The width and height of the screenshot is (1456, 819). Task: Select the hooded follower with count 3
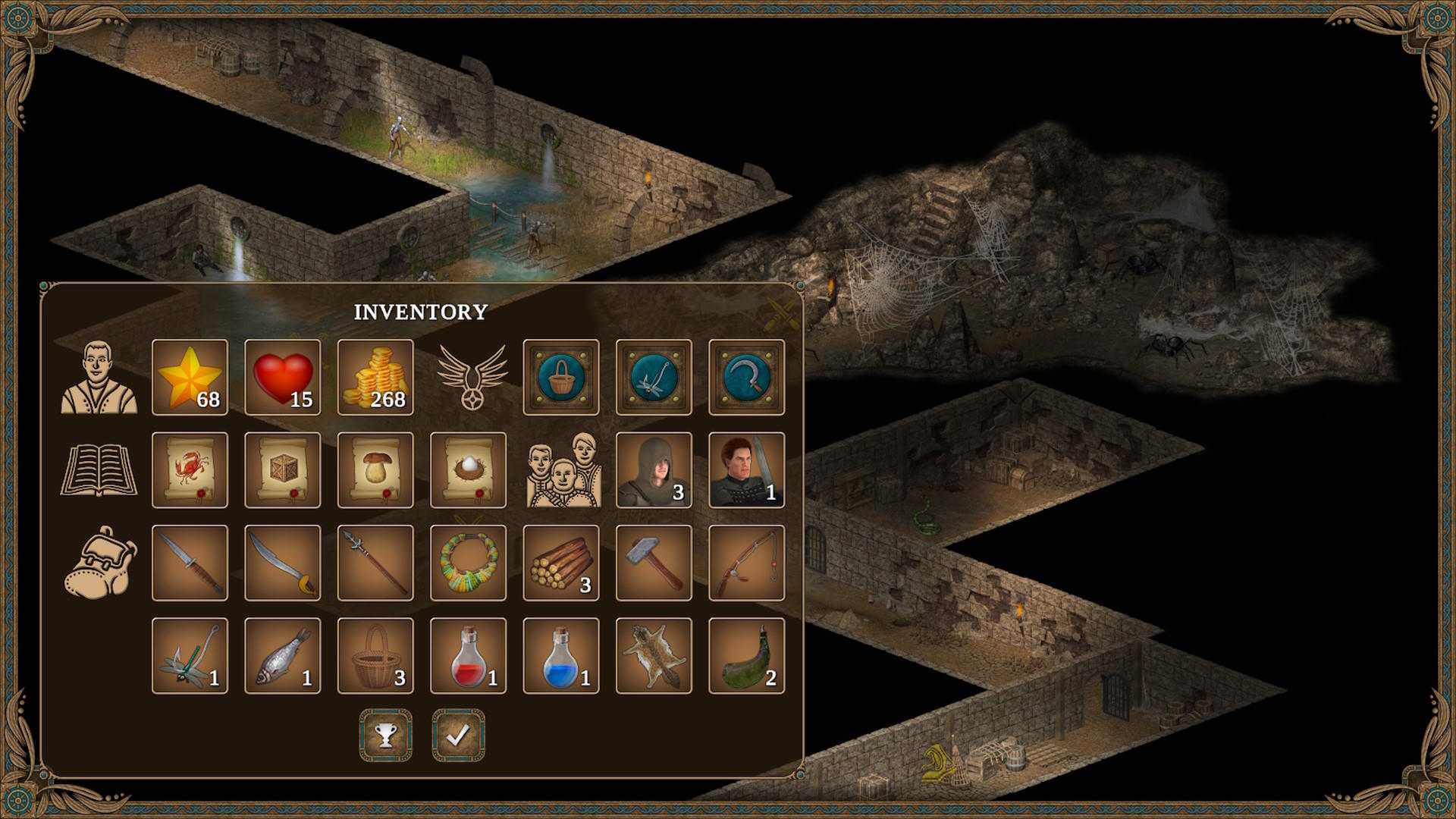[654, 470]
